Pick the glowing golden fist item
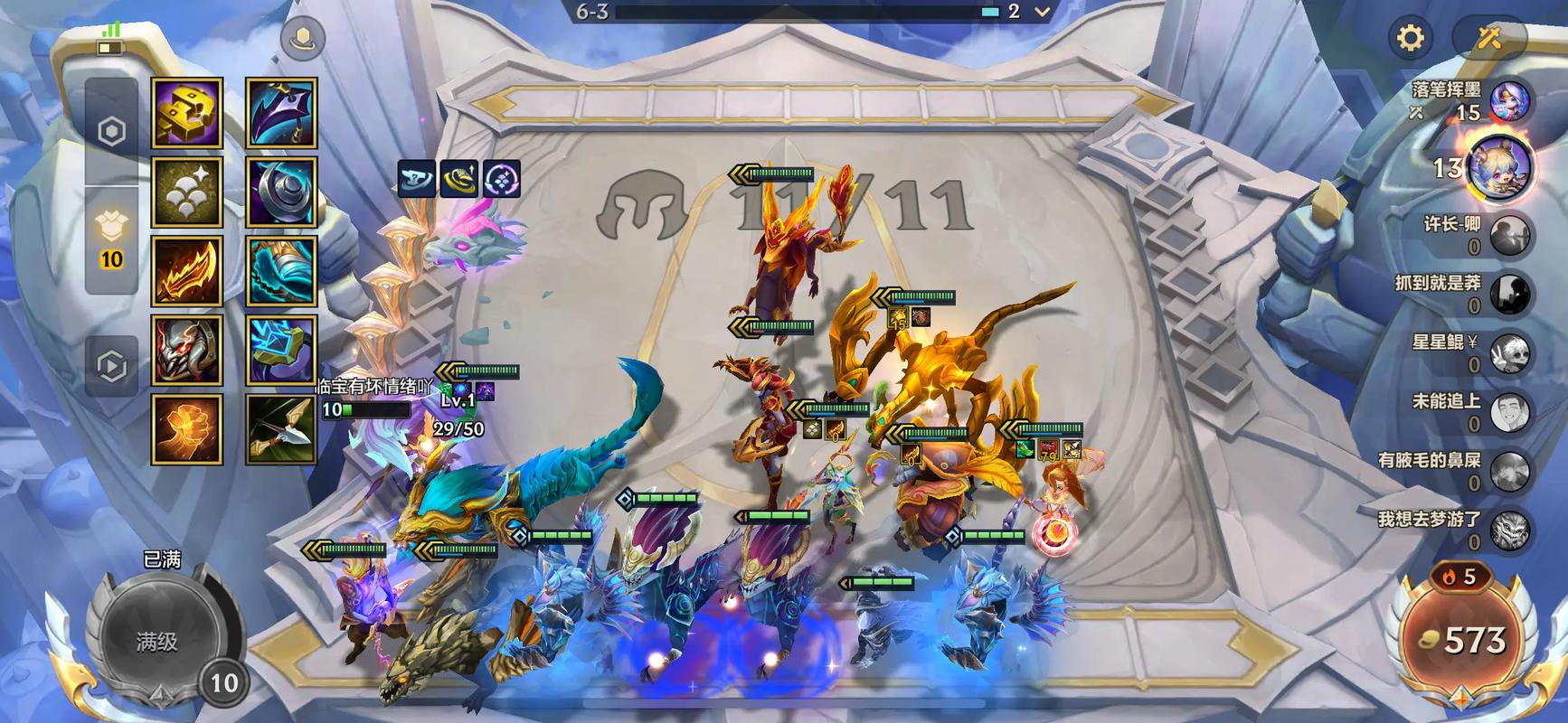 click(186, 429)
